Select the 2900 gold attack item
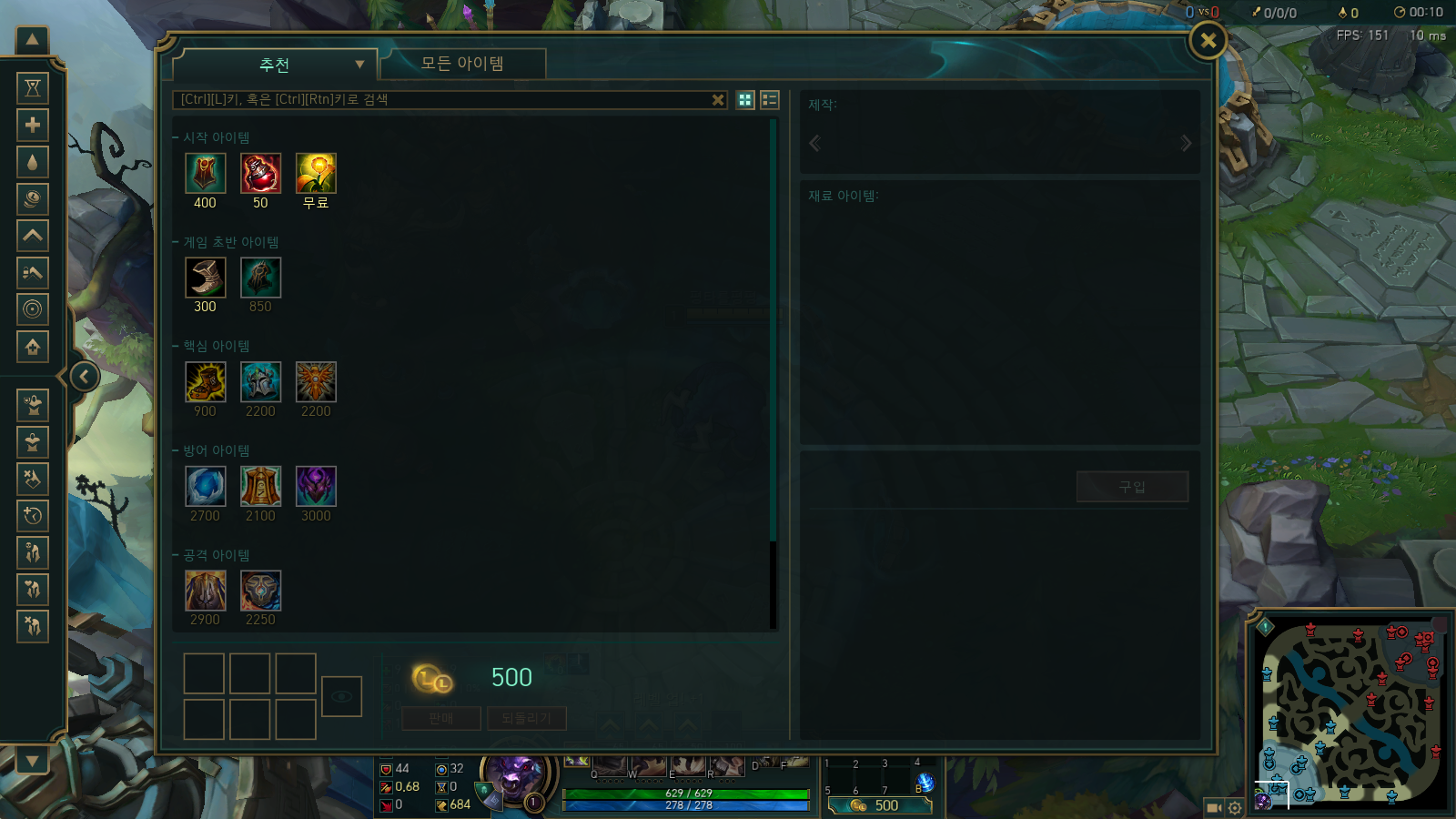1456x819 pixels. click(206, 591)
